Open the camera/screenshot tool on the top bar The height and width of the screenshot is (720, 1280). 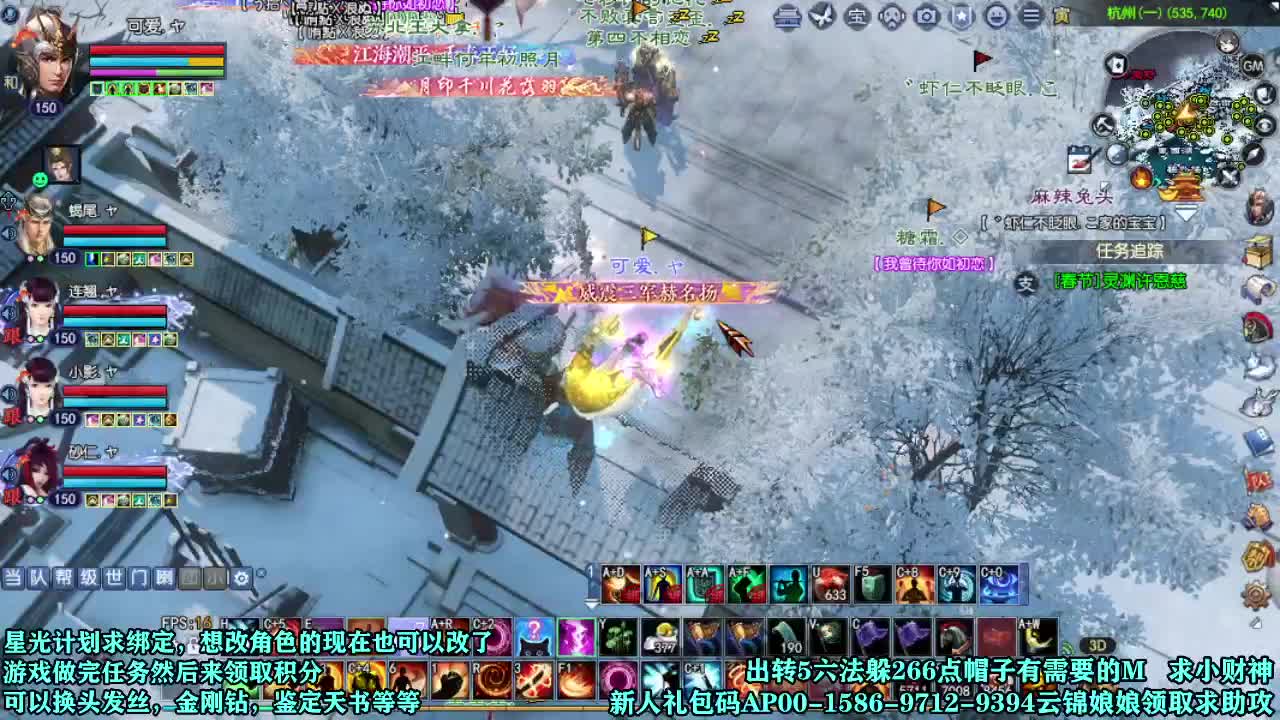click(925, 17)
